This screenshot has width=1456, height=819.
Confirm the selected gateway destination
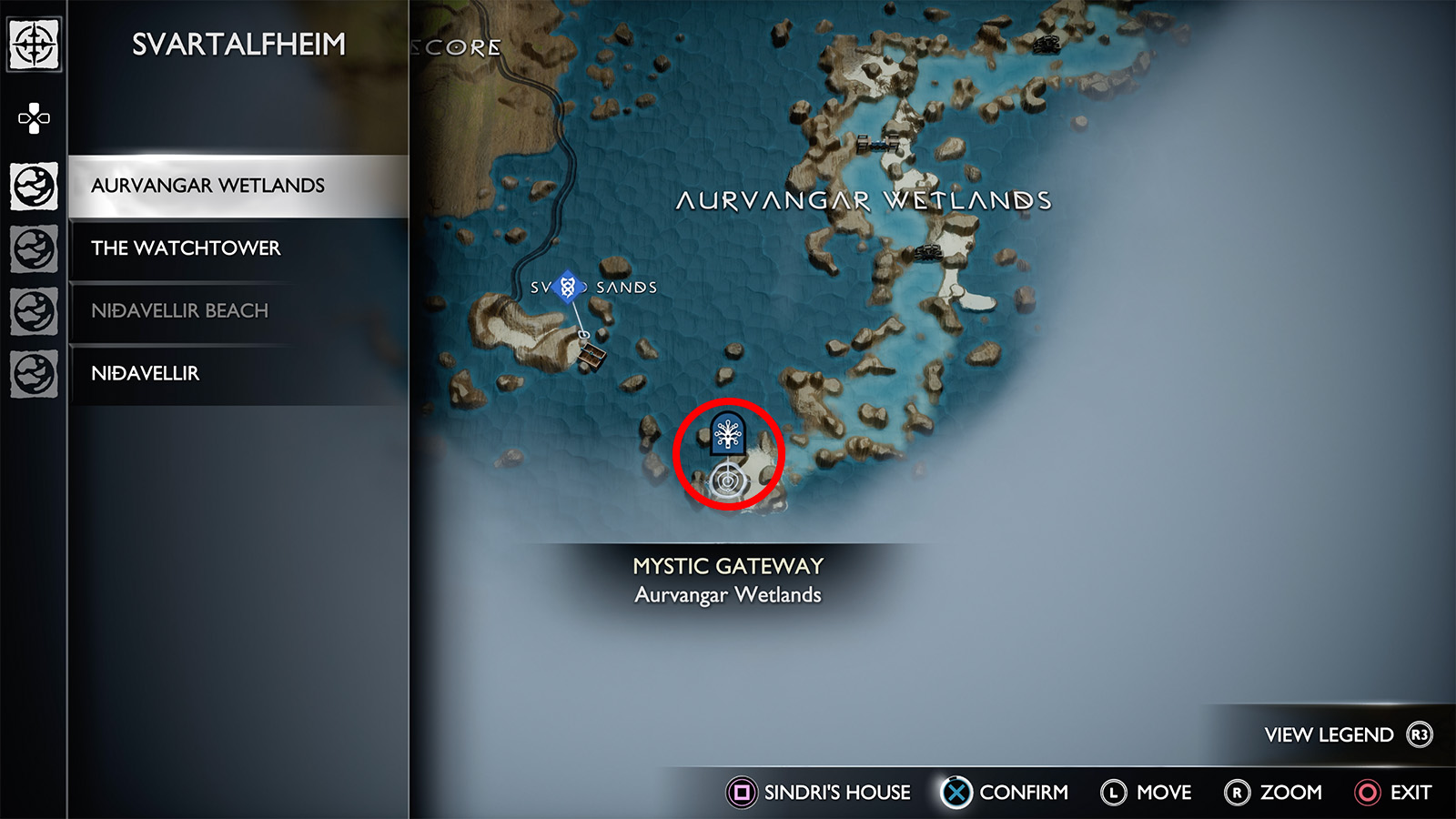click(1005, 793)
